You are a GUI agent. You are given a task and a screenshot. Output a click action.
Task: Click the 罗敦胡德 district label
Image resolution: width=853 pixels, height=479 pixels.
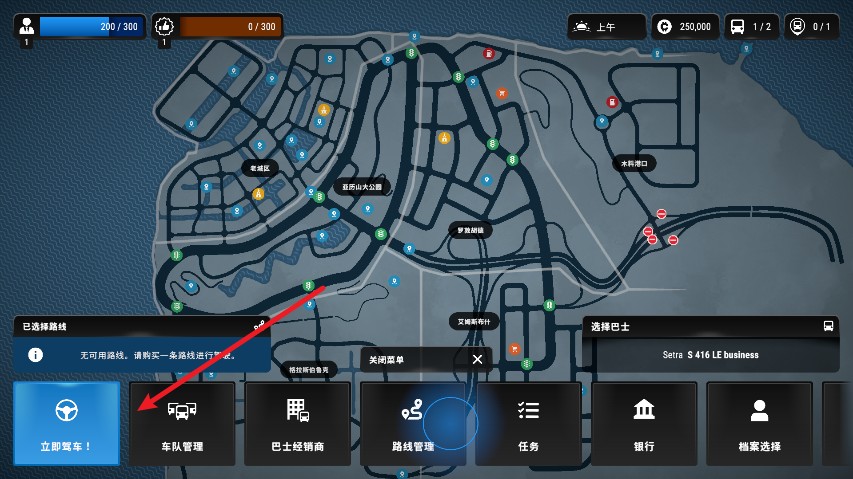click(470, 230)
